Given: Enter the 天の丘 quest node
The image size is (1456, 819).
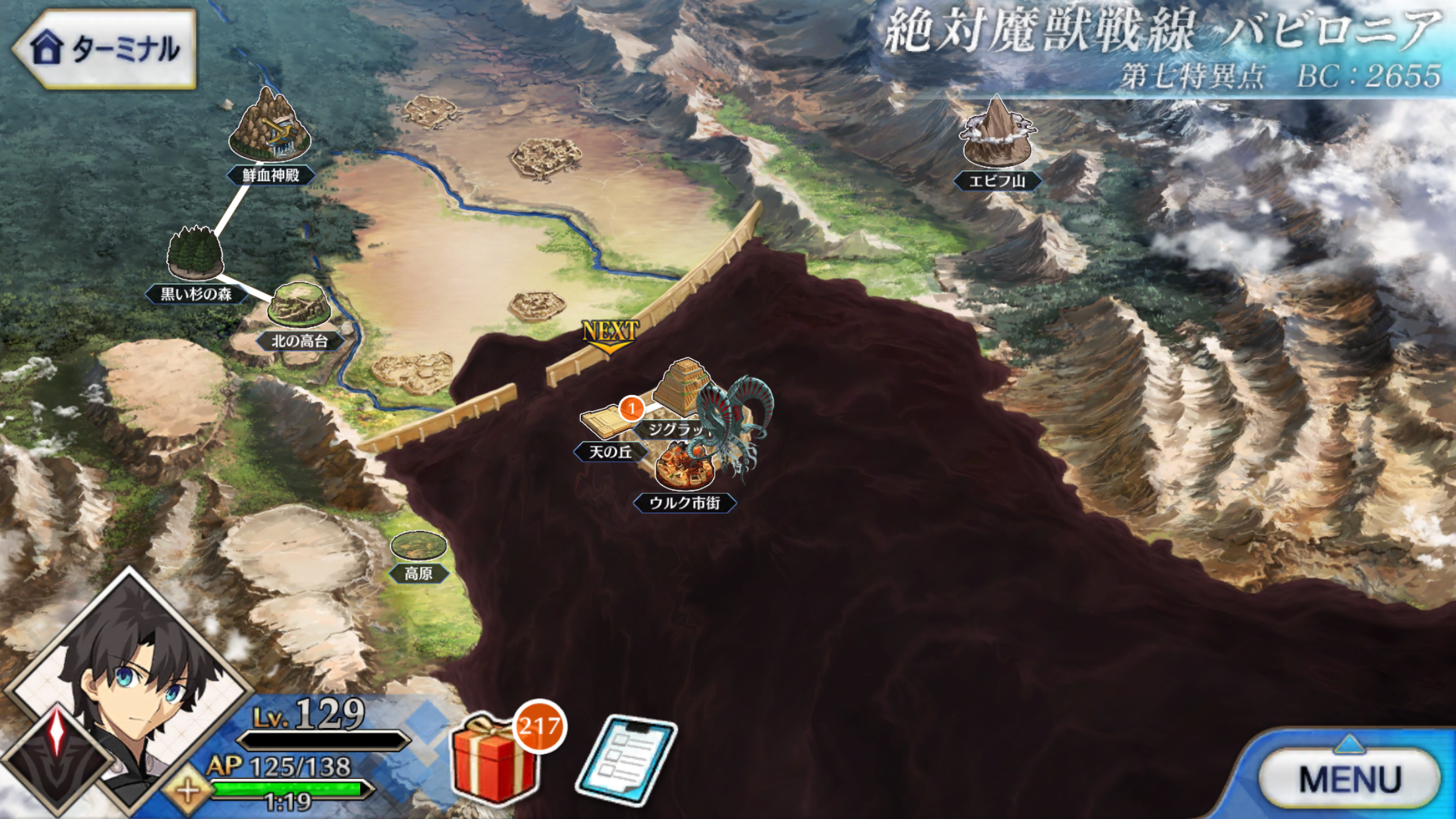Looking at the screenshot, I should coord(605,423).
